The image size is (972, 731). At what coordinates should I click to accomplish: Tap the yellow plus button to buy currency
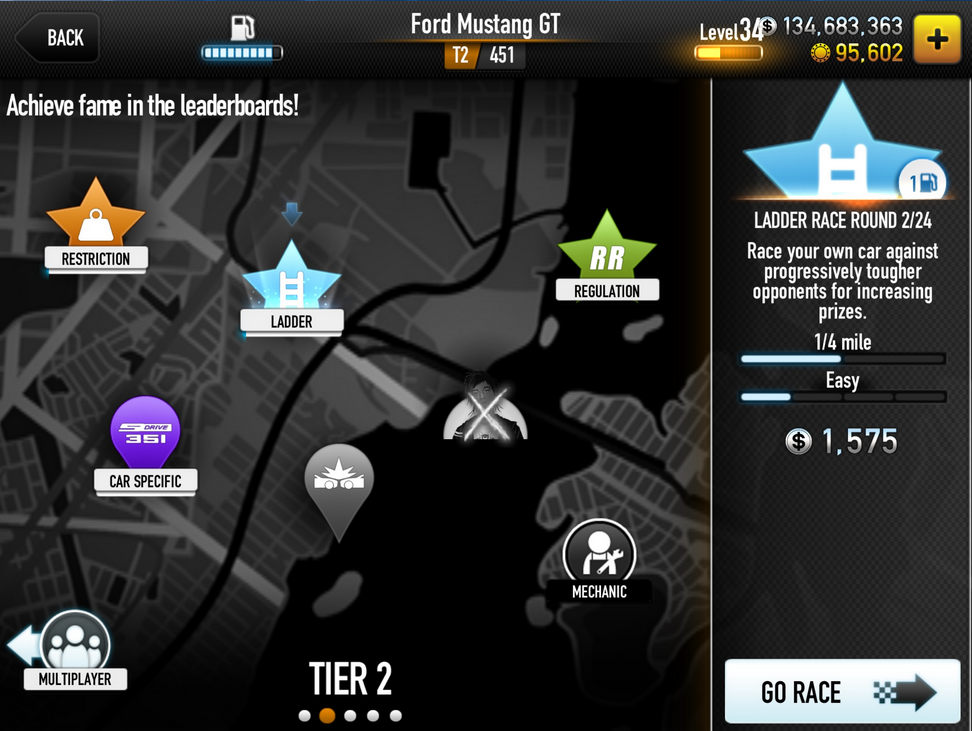point(937,40)
